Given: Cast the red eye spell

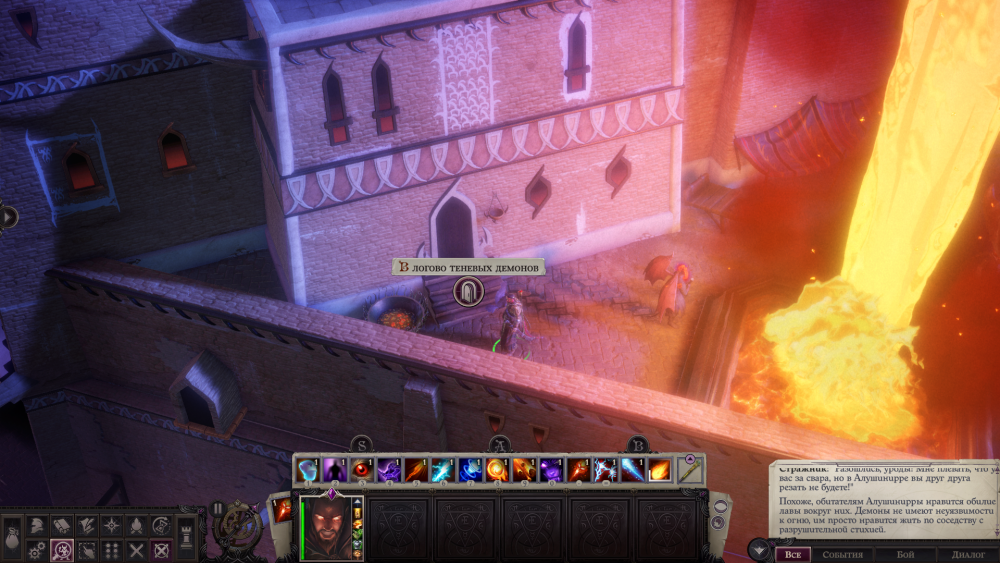Looking at the screenshot, I should click(x=360, y=469).
